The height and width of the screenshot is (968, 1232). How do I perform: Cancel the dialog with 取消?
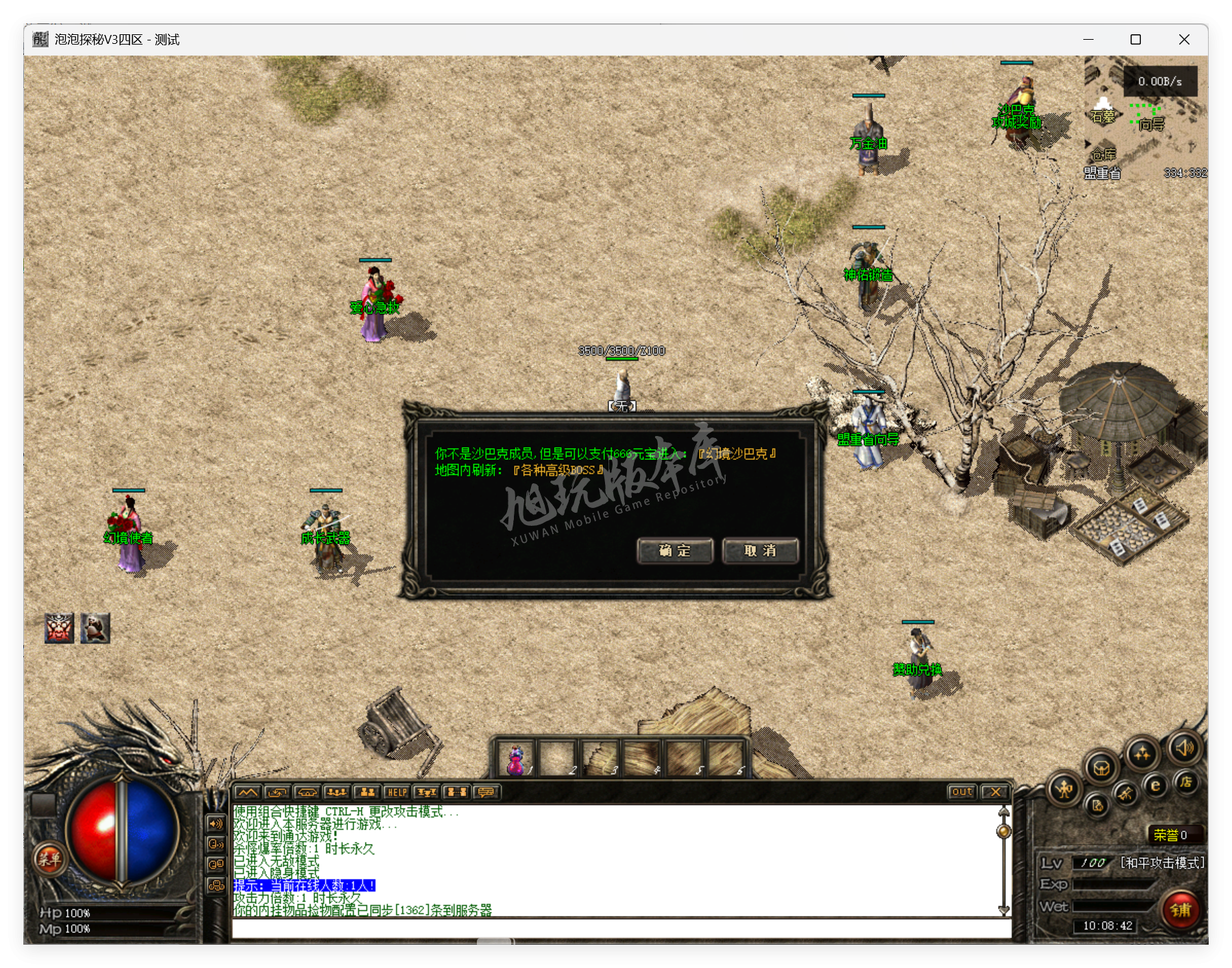760,550
